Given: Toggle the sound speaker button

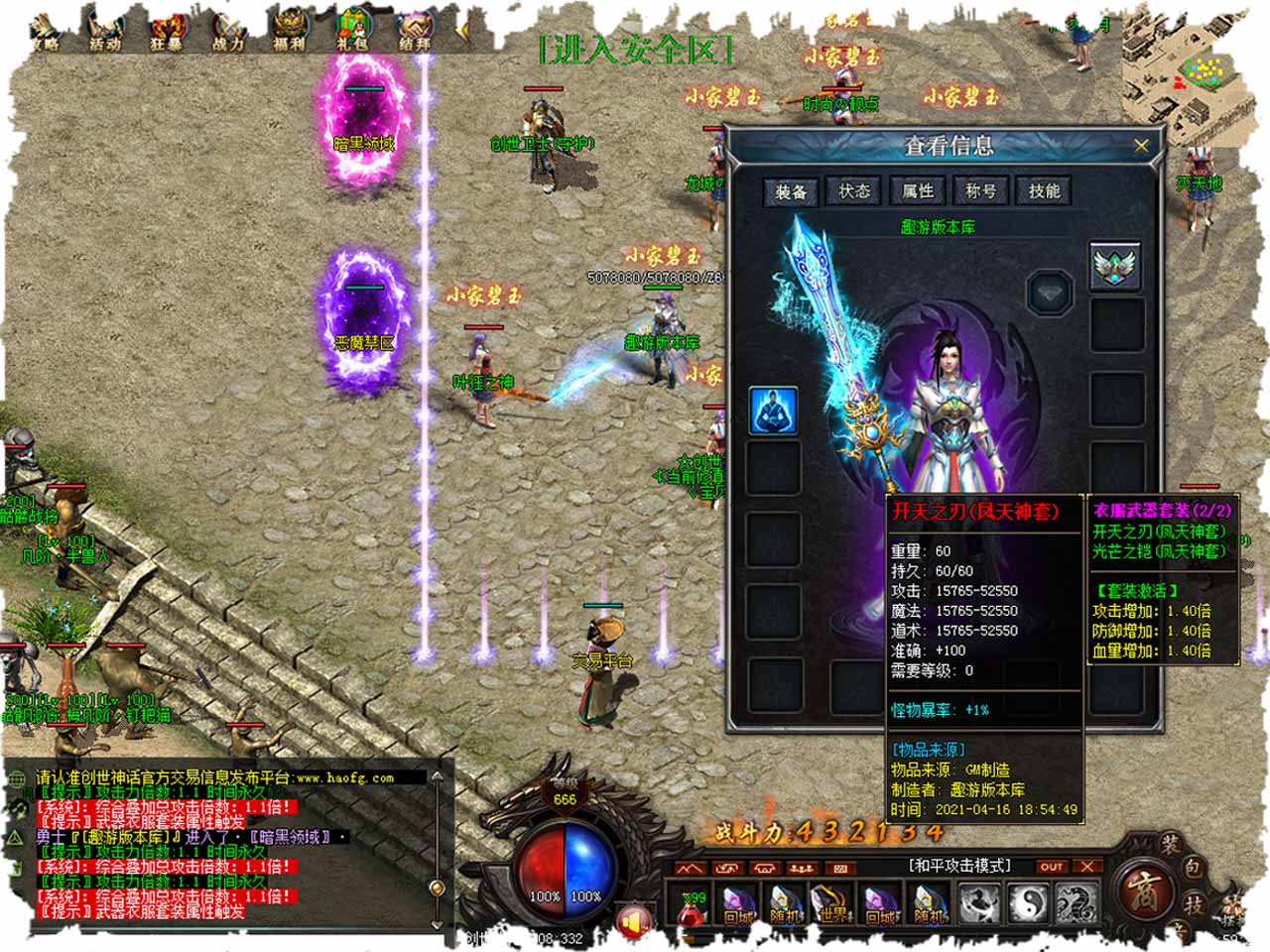Looking at the screenshot, I should pyautogui.click(x=633, y=920).
